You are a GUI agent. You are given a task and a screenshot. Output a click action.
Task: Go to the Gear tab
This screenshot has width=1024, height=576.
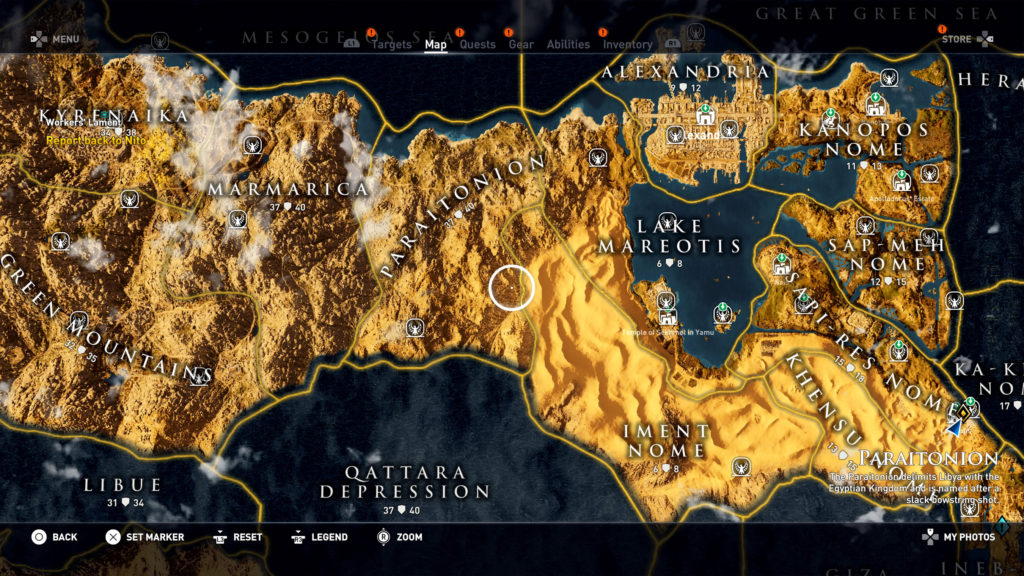click(521, 45)
